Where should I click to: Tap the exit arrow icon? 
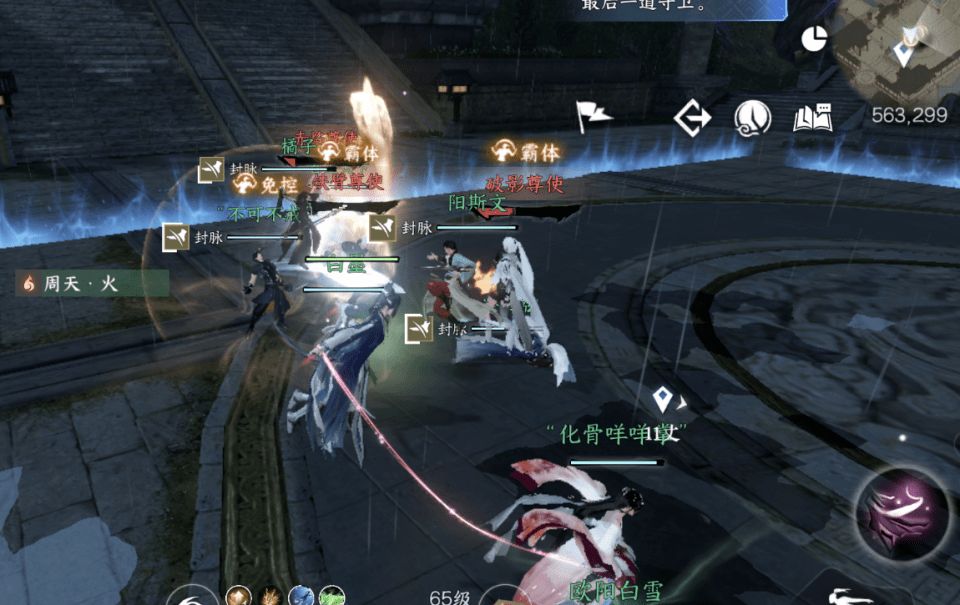[x=692, y=118]
